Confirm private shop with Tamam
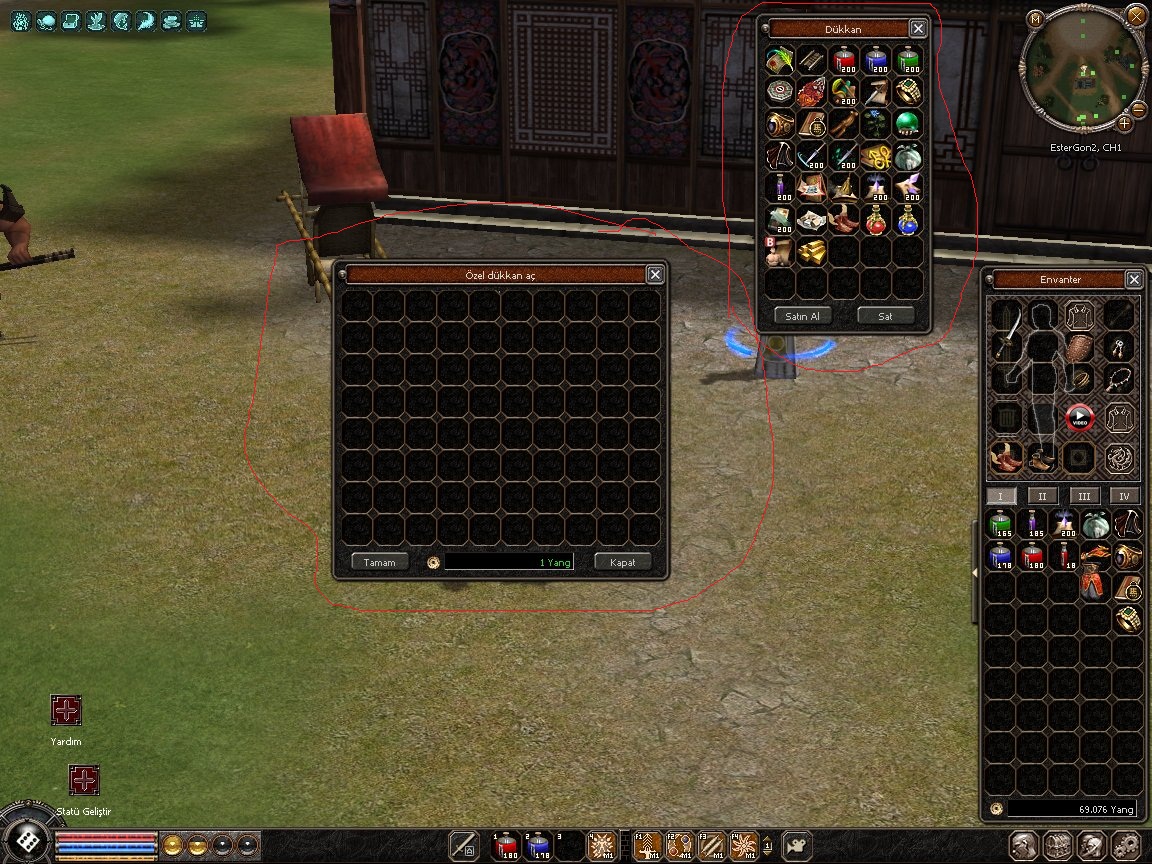 click(x=380, y=562)
